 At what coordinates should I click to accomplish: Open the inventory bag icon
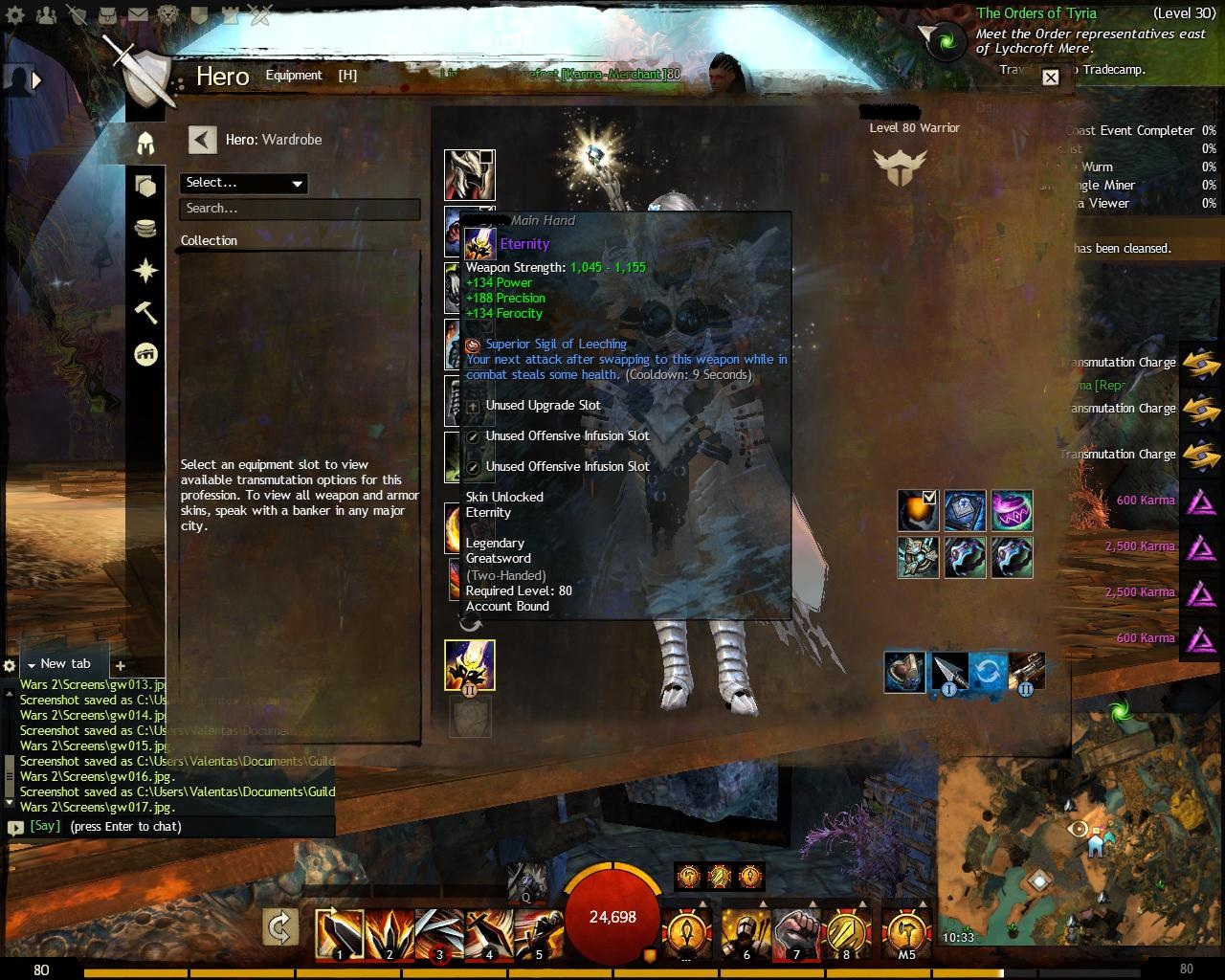click(x=106, y=15)
